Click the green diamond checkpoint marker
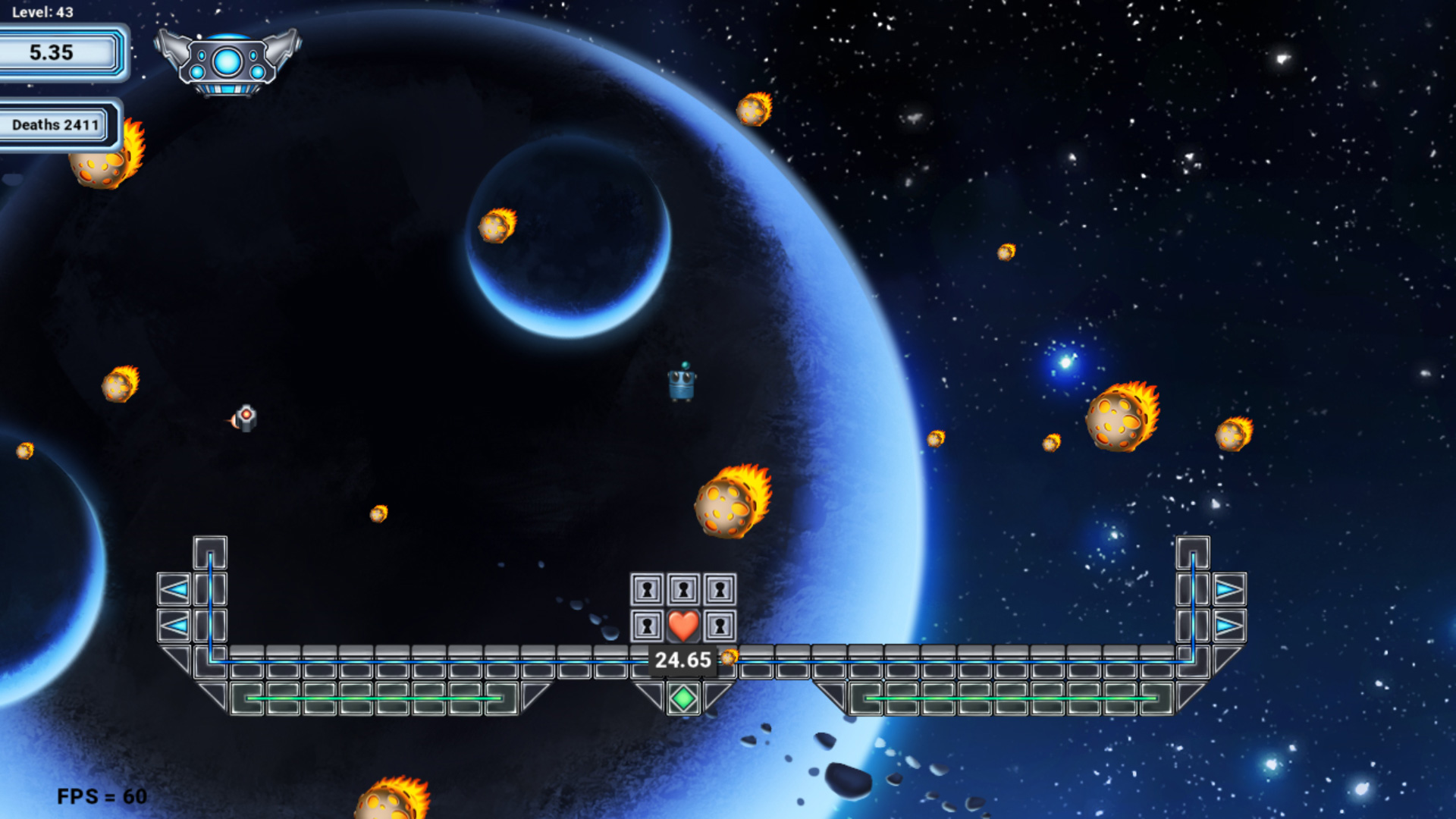Viewport: 1456px width, 819px height. point(682,699)
